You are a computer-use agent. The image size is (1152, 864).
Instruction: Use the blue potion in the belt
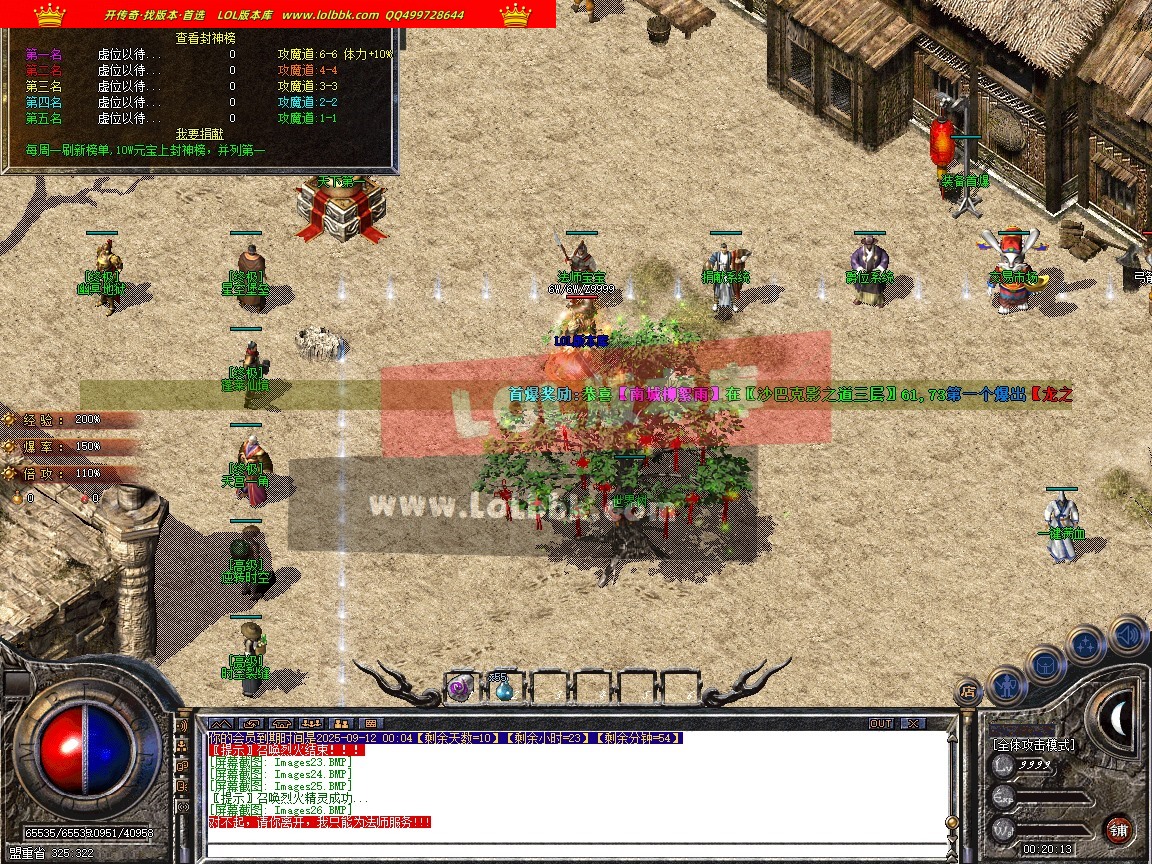(503, 687)
